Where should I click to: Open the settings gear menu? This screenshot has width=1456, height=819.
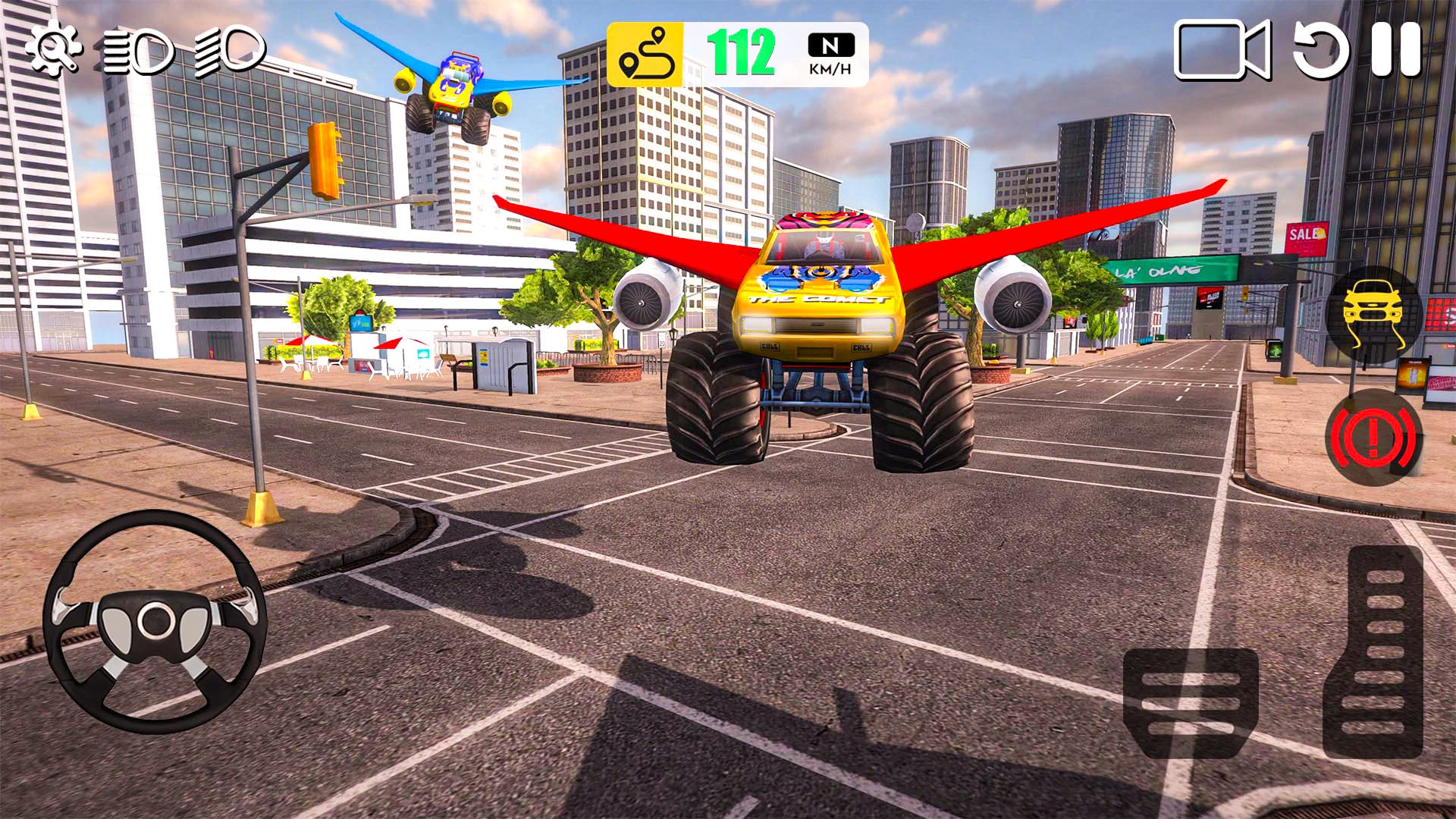(x=55, y=51)
